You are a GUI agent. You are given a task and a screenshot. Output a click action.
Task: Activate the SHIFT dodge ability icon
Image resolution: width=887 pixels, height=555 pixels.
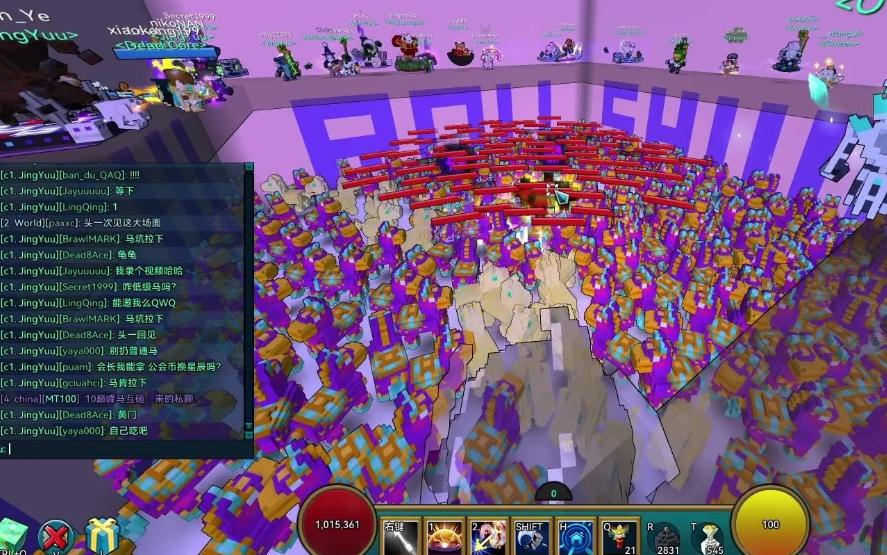coord(530,538)
